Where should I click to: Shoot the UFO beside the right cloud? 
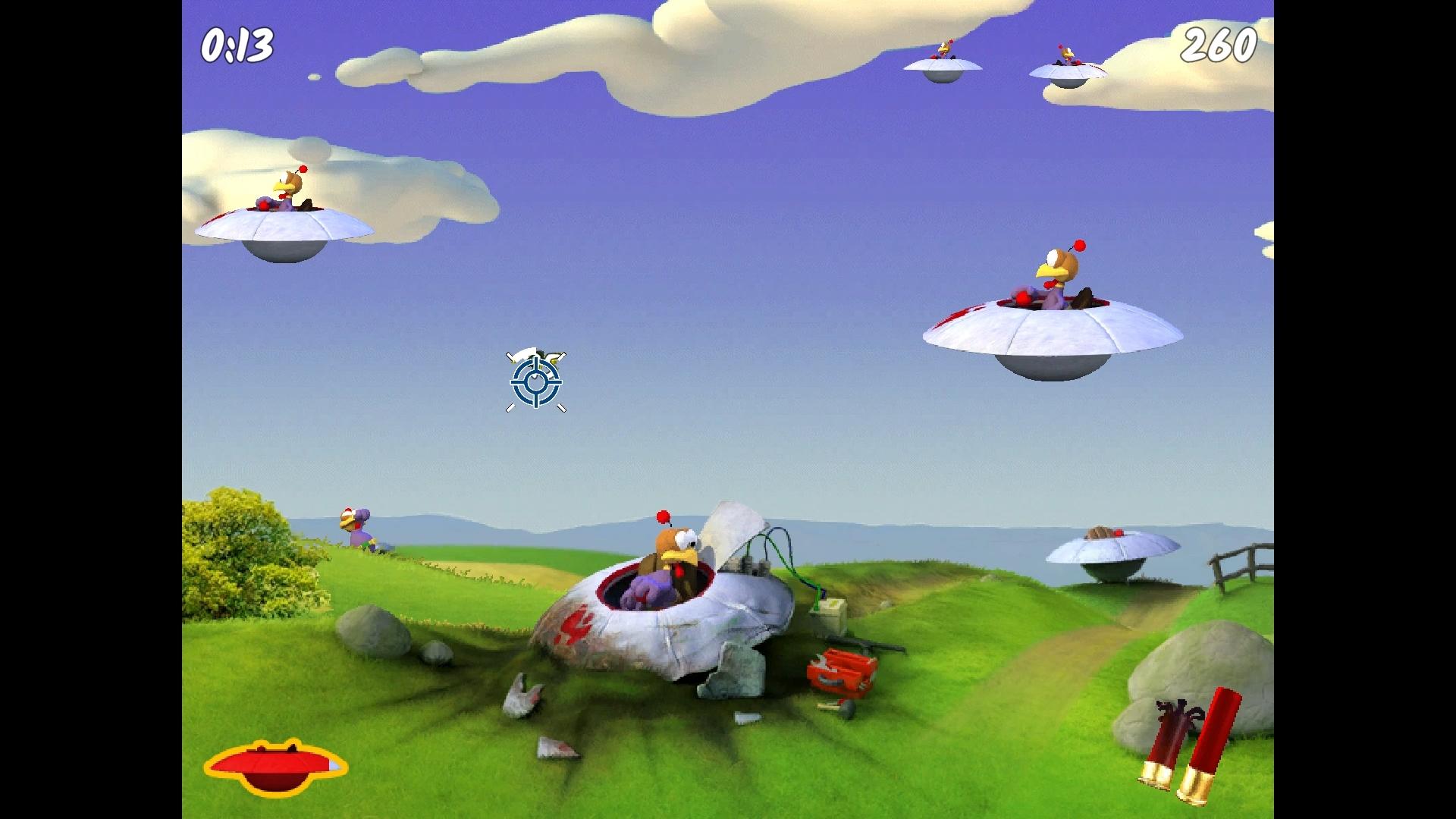coord(1068,59)
